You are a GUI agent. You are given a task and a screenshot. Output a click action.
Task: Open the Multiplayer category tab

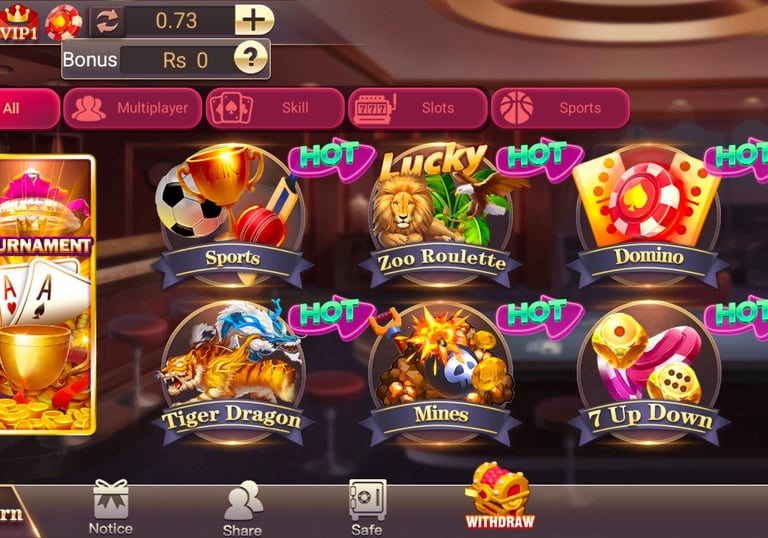point(131,108)
